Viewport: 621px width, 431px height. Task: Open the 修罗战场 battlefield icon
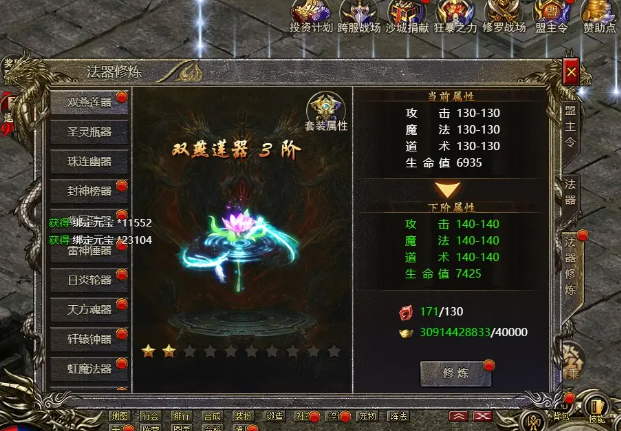[504, 17]
